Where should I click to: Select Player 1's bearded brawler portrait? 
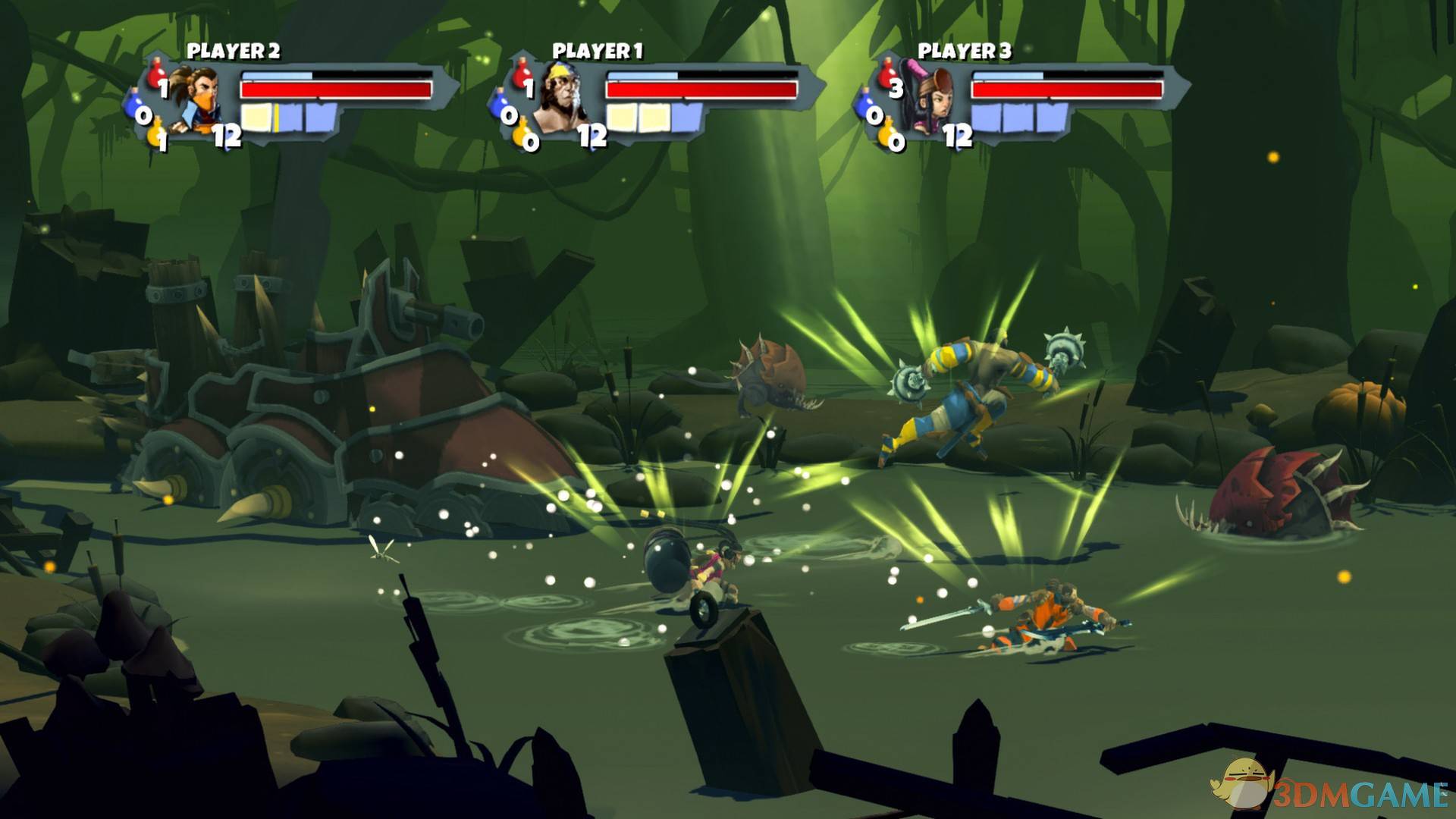point(560,99)
